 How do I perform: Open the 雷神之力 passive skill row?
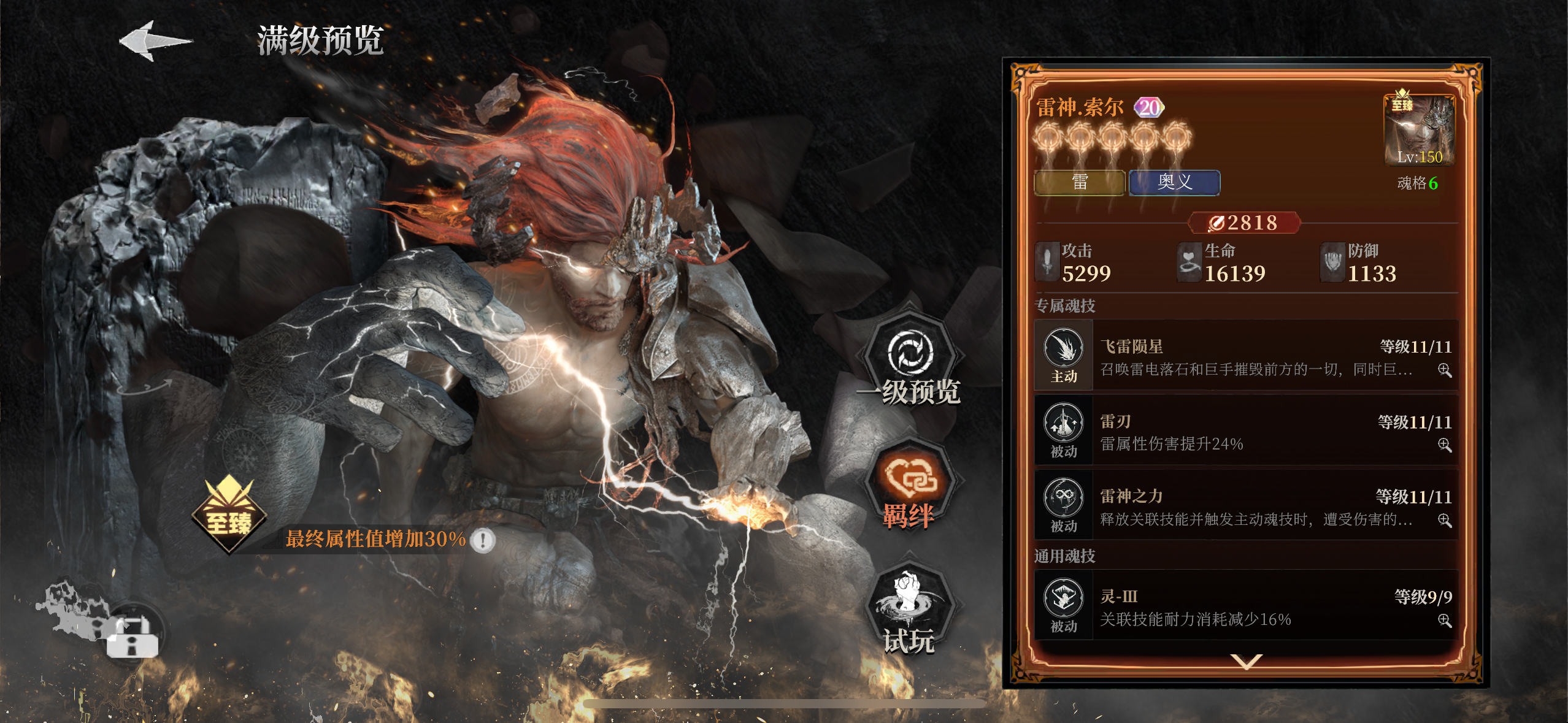(x=1245, y=505)
